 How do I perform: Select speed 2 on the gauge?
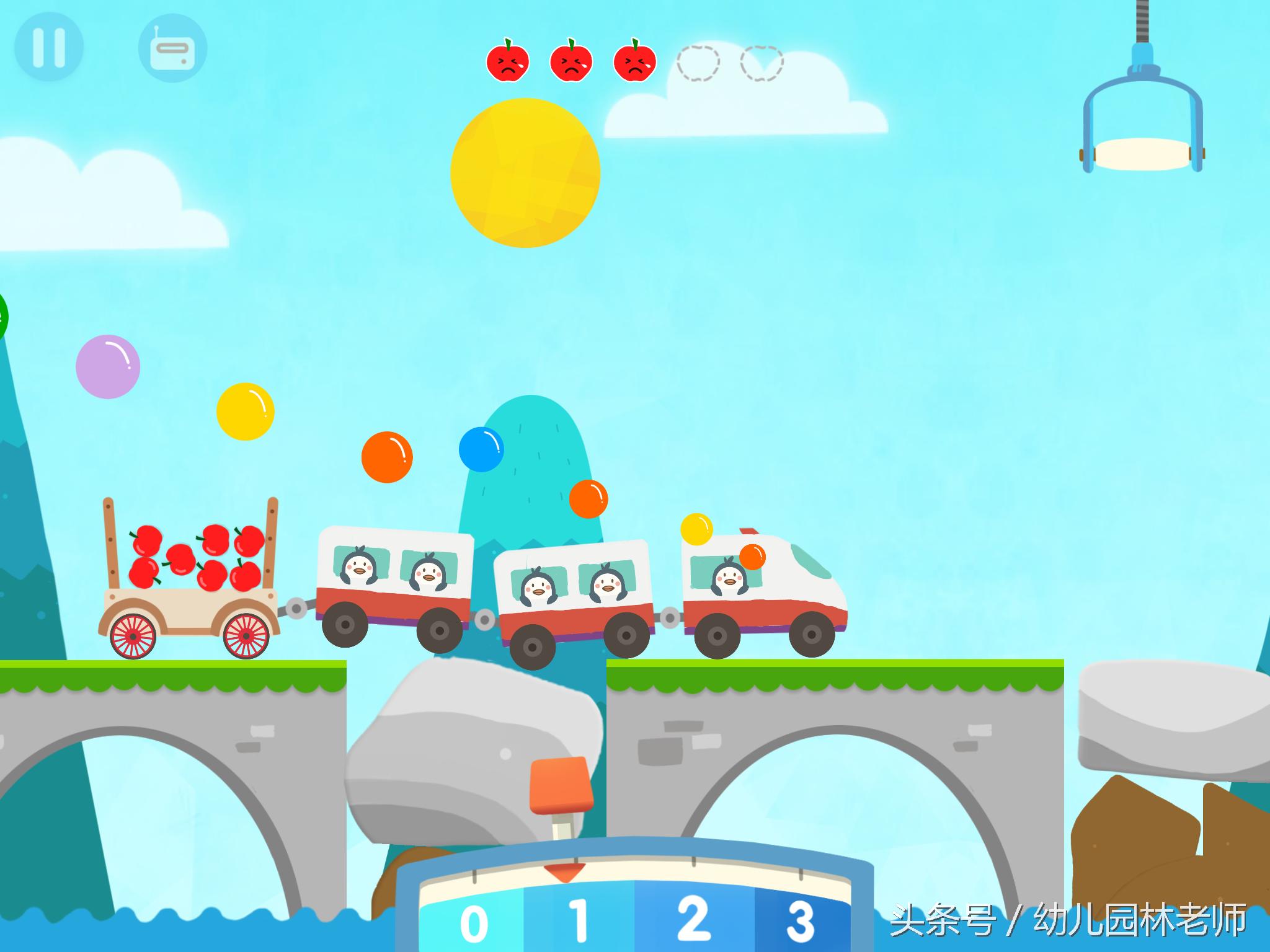pos(693,920)
